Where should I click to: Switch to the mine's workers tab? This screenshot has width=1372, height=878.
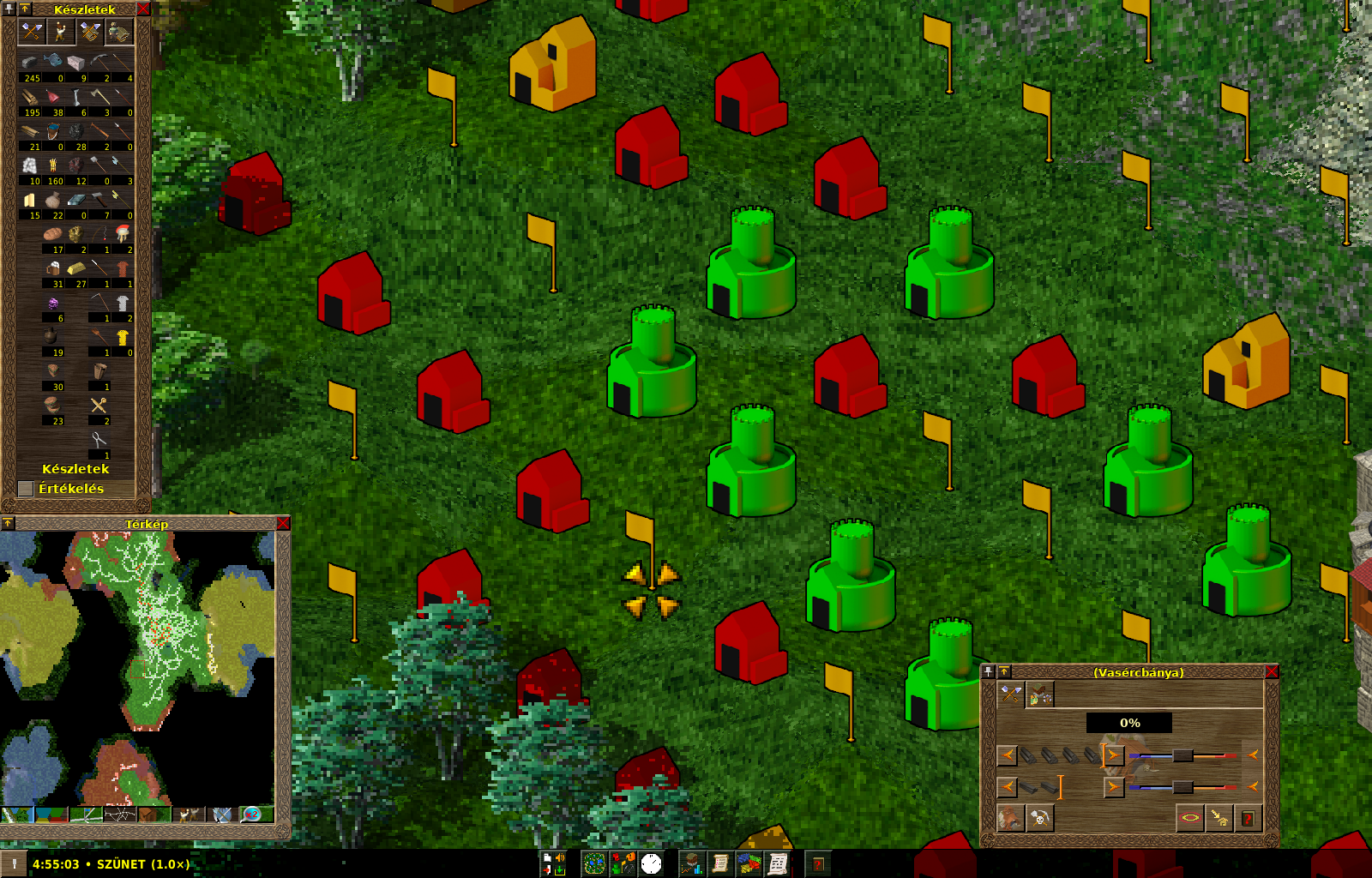click(x=1040, y=695)
